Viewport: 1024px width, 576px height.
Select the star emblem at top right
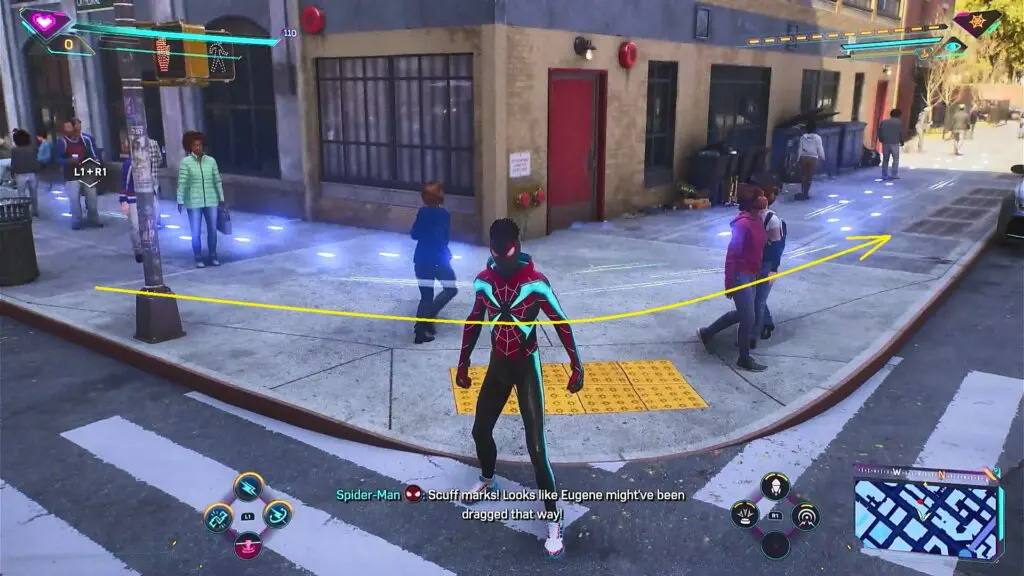click(976, 22)
